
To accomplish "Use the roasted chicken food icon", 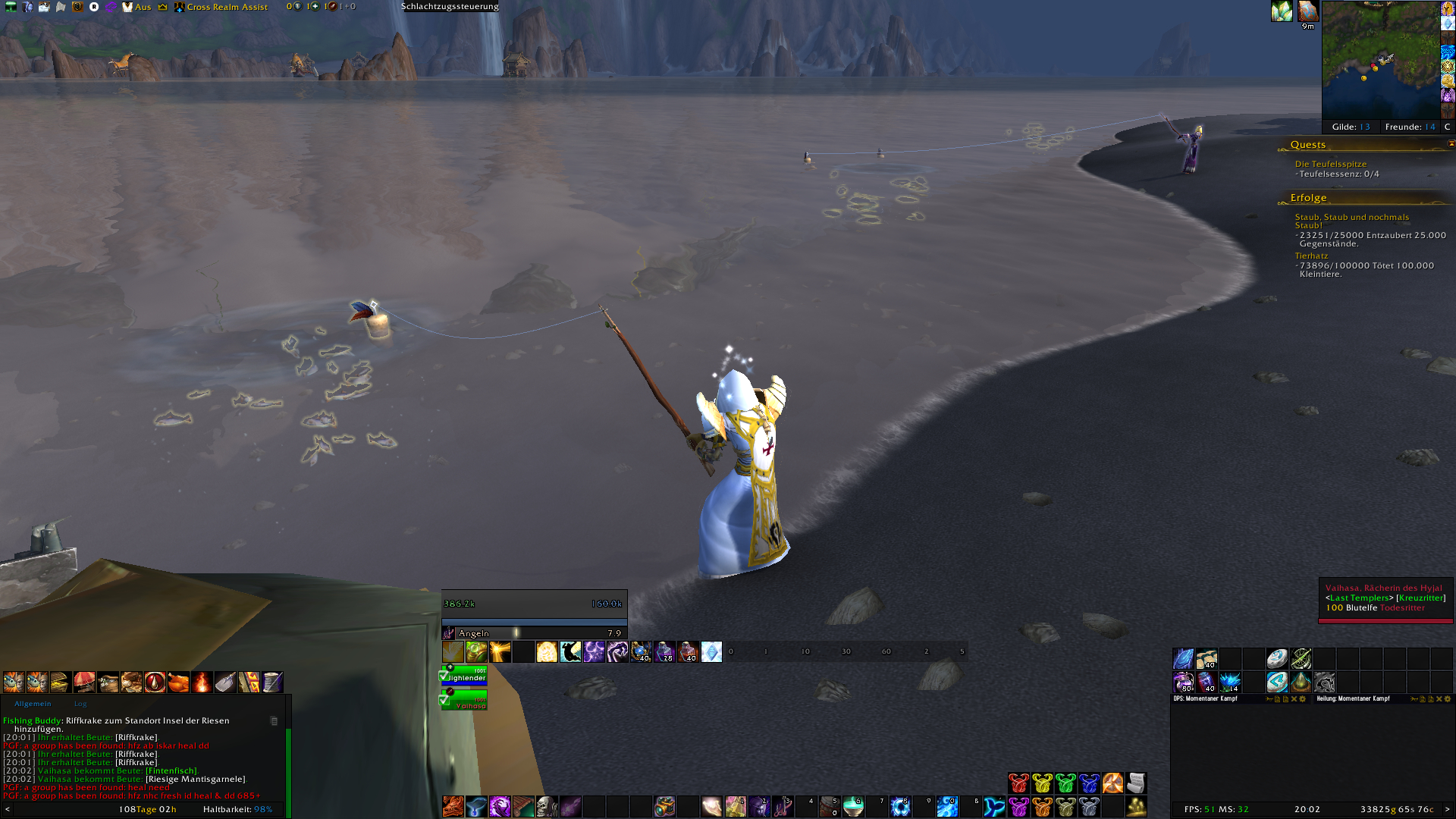I will (x=178, y=682).
